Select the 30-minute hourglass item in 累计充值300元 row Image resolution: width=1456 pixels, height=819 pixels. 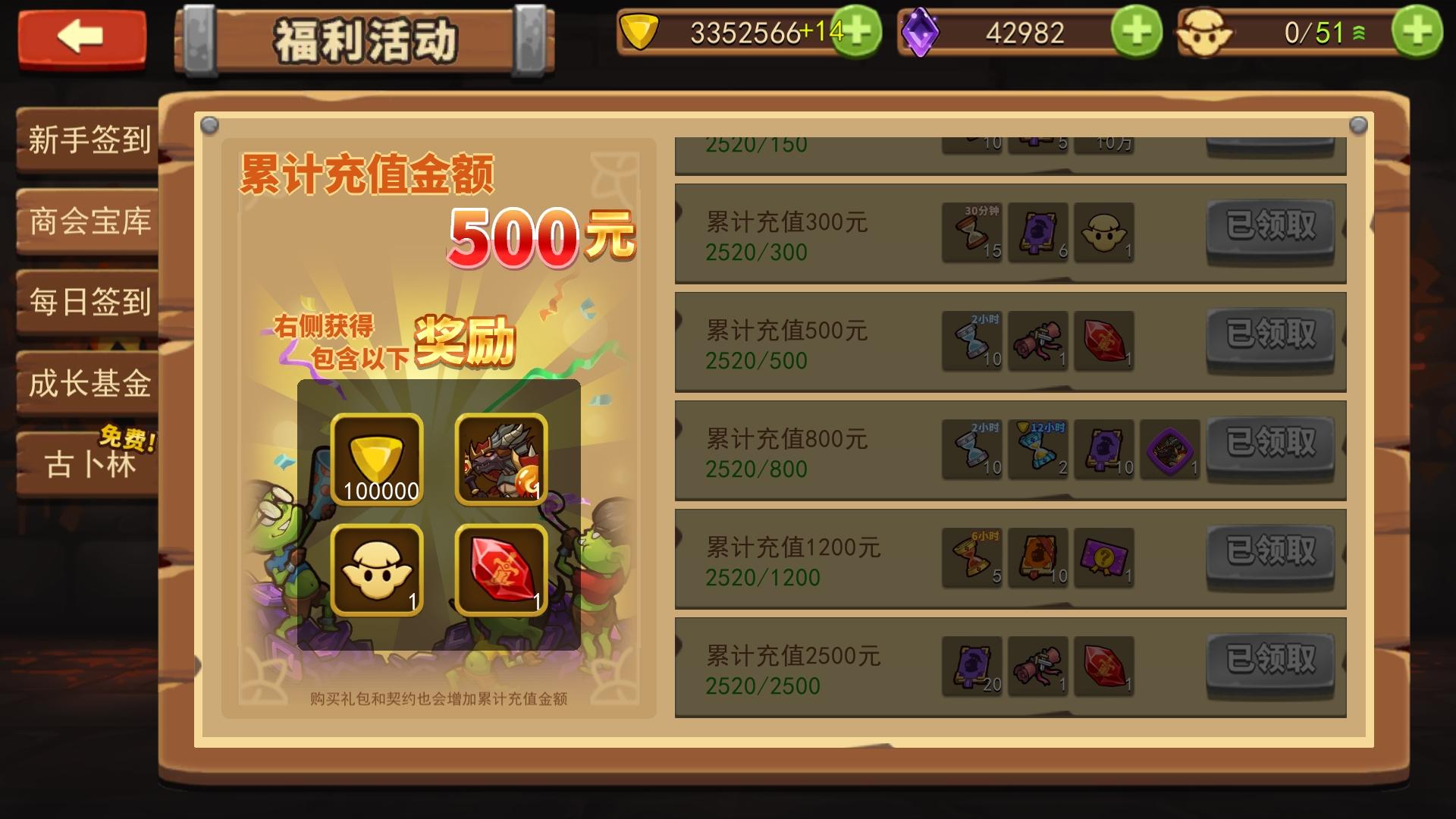coord(973,232)
